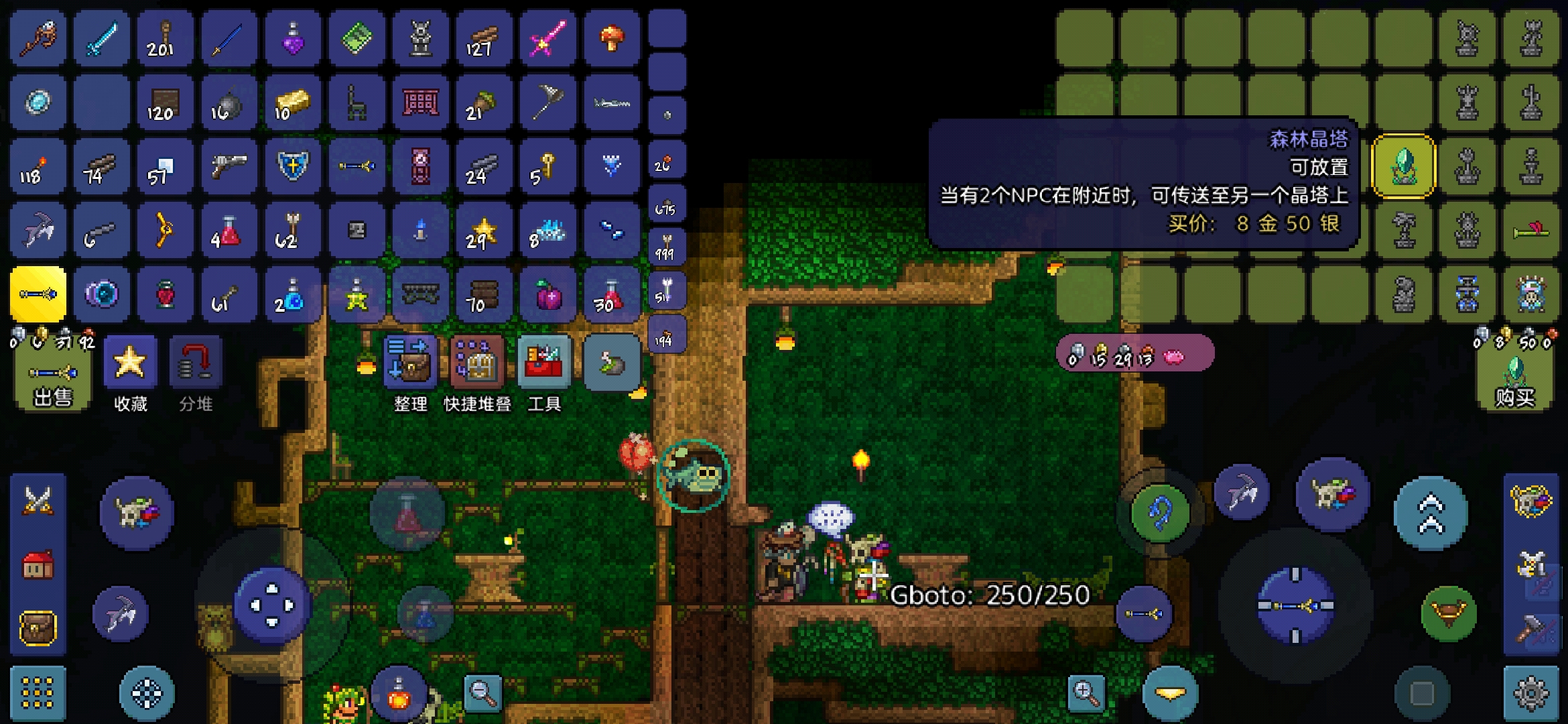Toggle the chest inventory button

pyautogui.click(x=38, y=627)
